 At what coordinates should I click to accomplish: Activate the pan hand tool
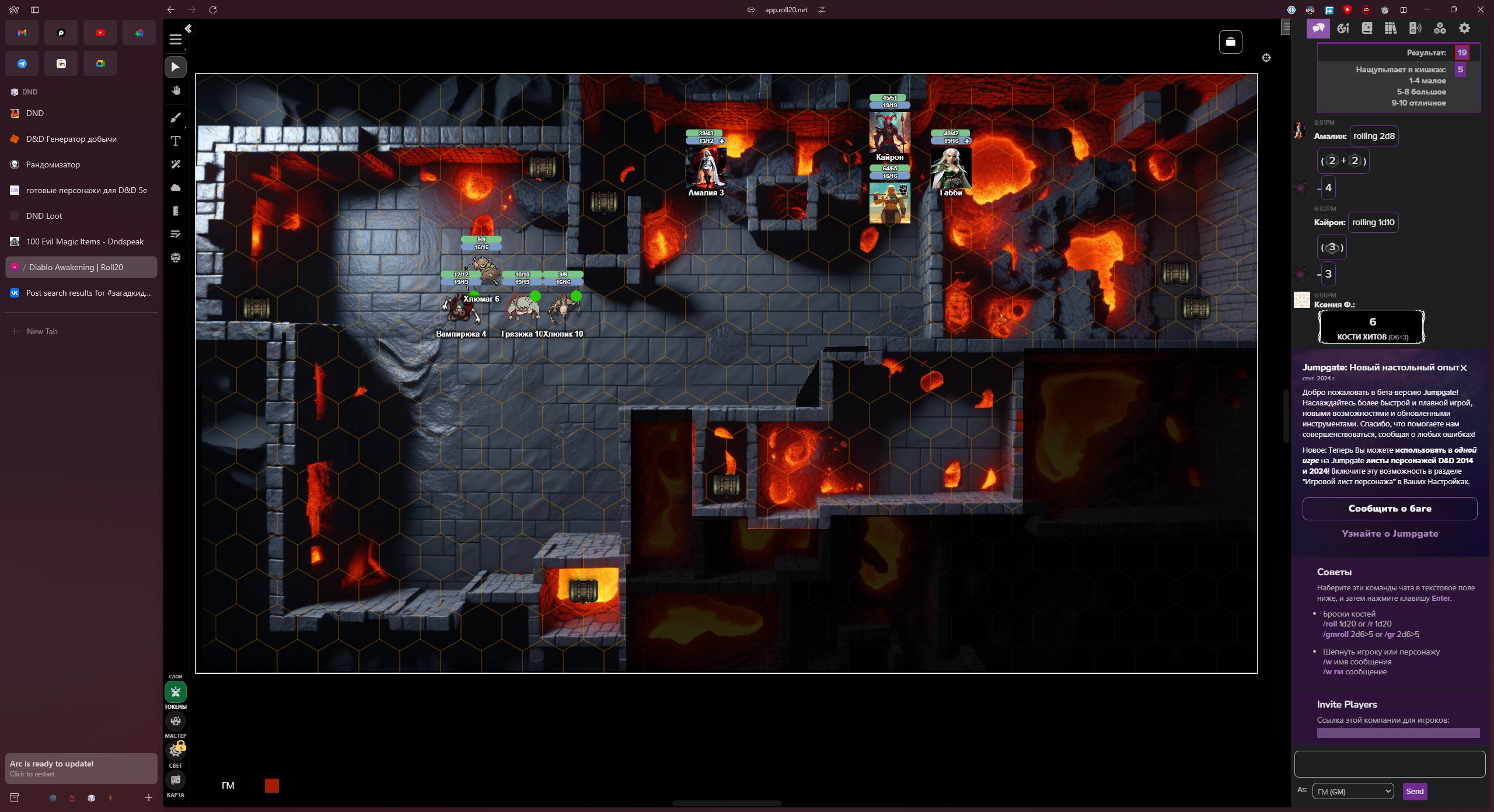pos(176,90)
